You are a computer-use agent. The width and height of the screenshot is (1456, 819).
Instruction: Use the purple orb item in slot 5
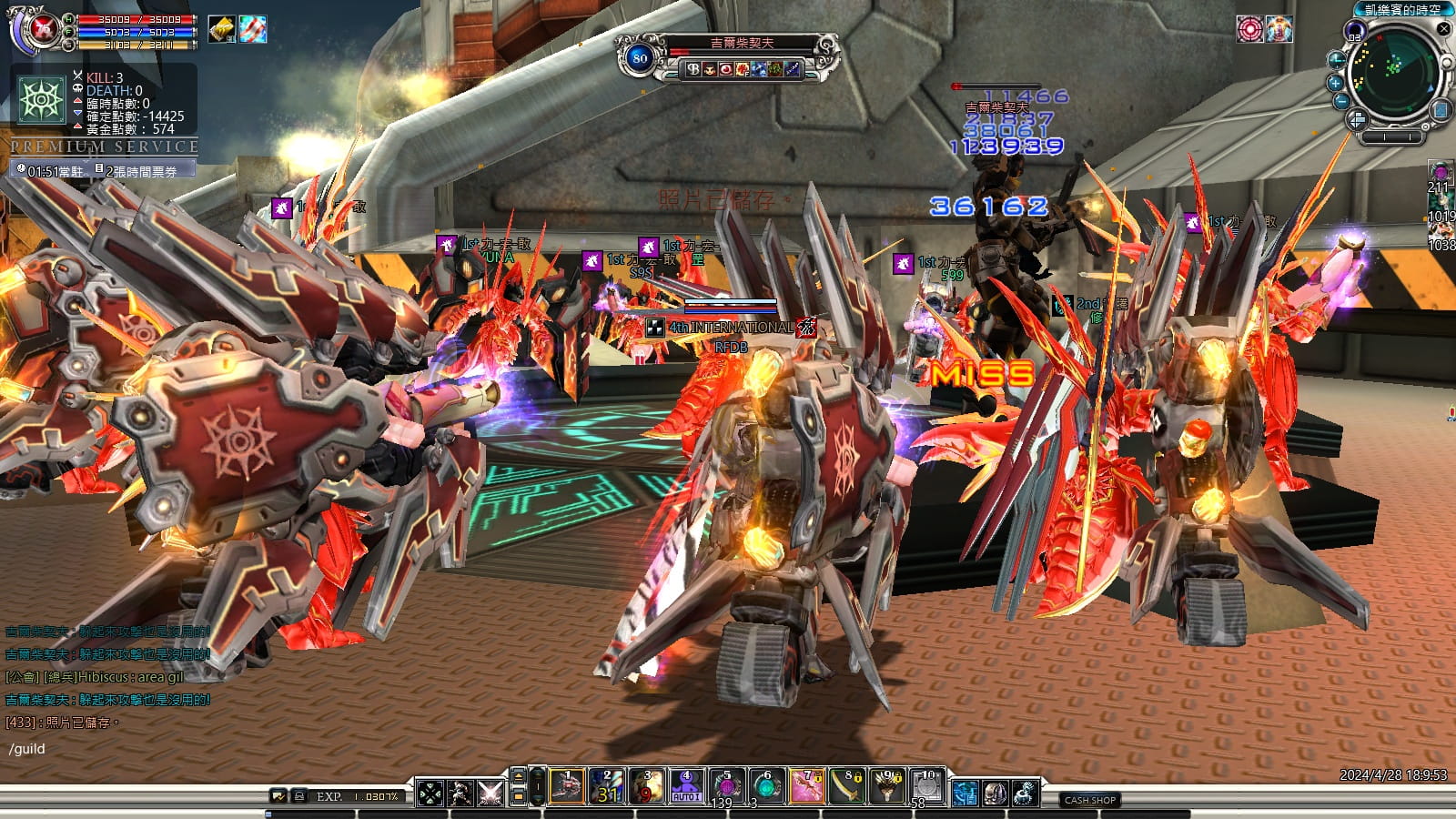(726, 787)
